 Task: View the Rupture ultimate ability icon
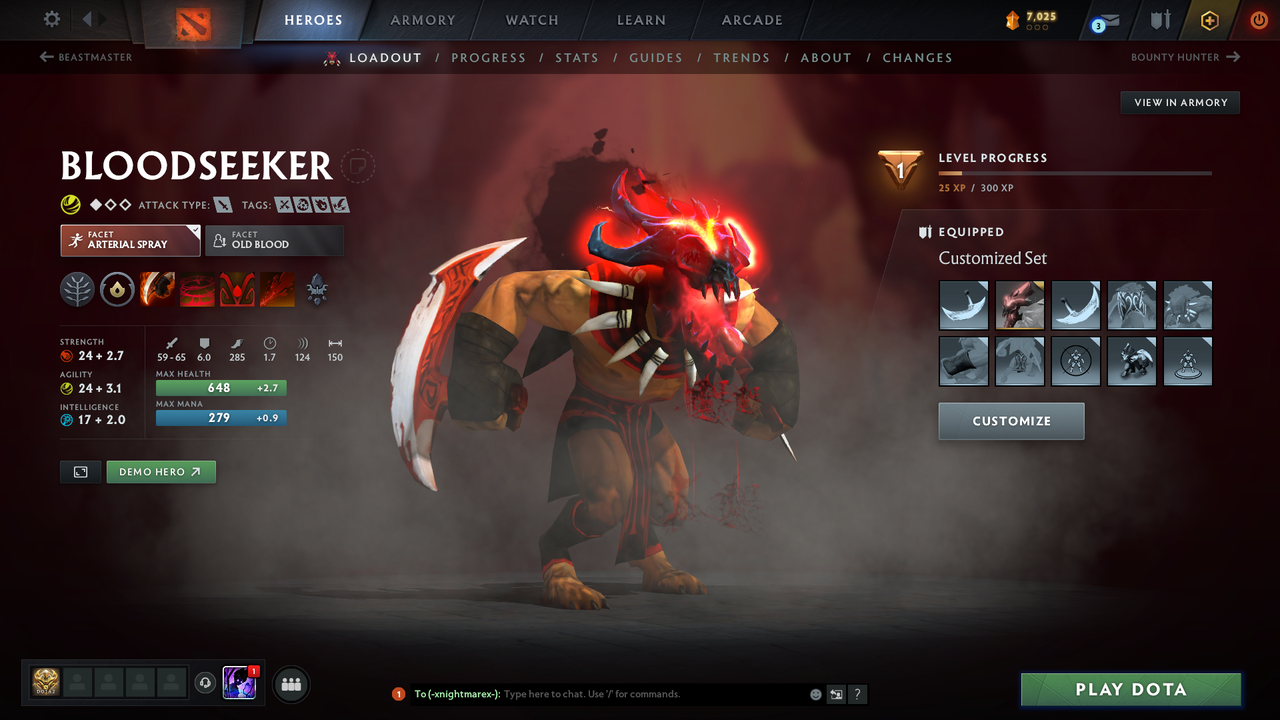coord(278,290)
